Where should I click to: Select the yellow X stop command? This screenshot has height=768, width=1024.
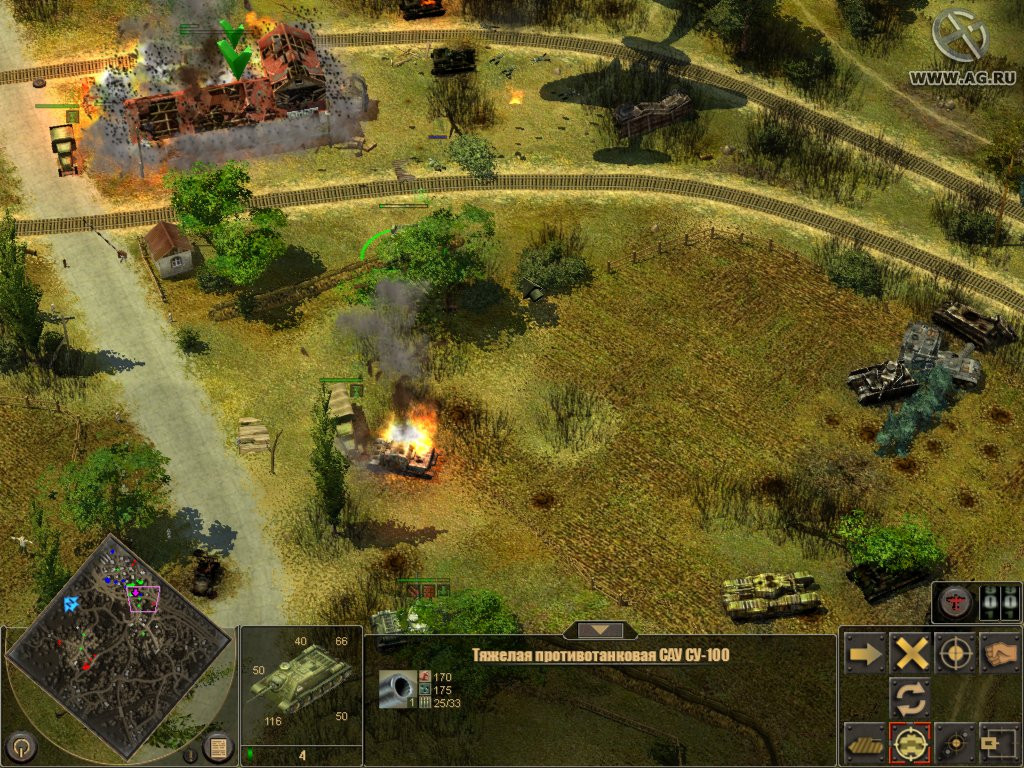[x=911, y=653]
